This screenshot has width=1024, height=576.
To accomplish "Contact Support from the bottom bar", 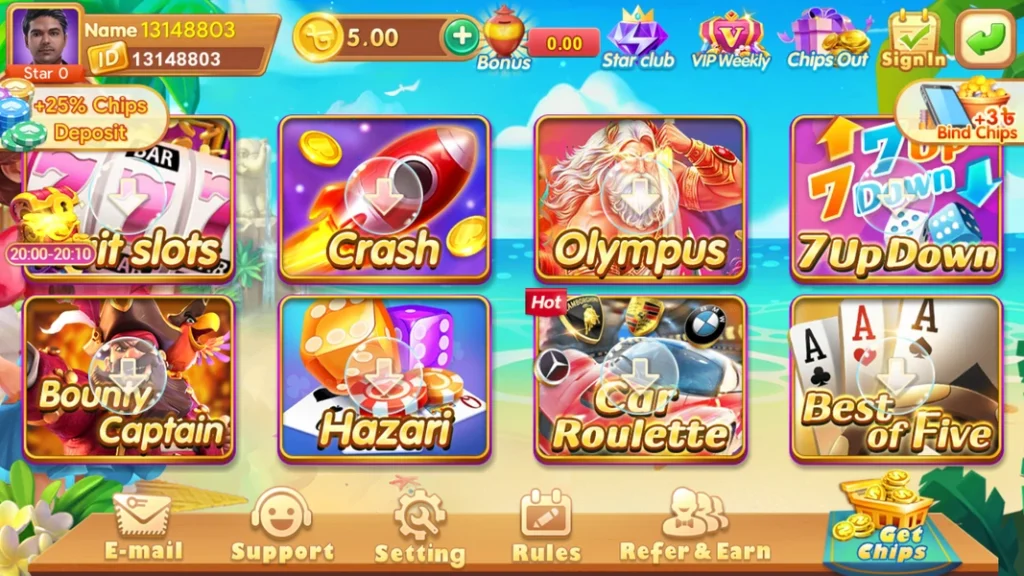I will coord(282,526).
